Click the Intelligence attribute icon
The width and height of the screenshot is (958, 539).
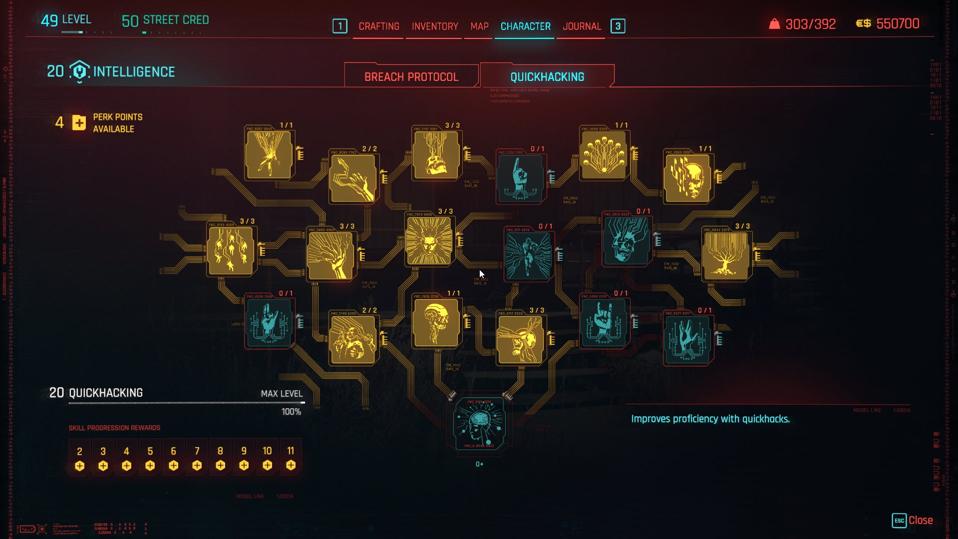[x=79, y=72]
